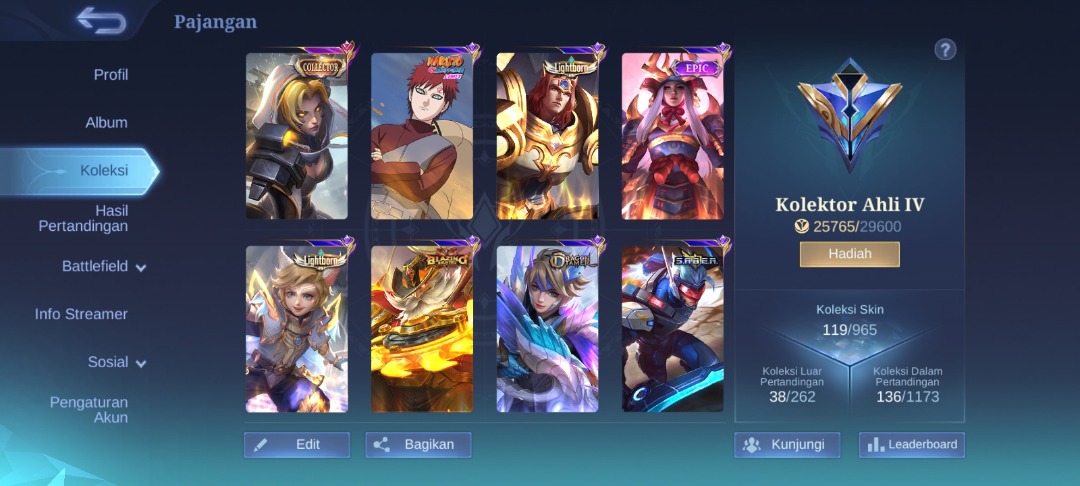1080x486 pixels.
Task: Open Info Streamer section
Action: coord(81,314)
